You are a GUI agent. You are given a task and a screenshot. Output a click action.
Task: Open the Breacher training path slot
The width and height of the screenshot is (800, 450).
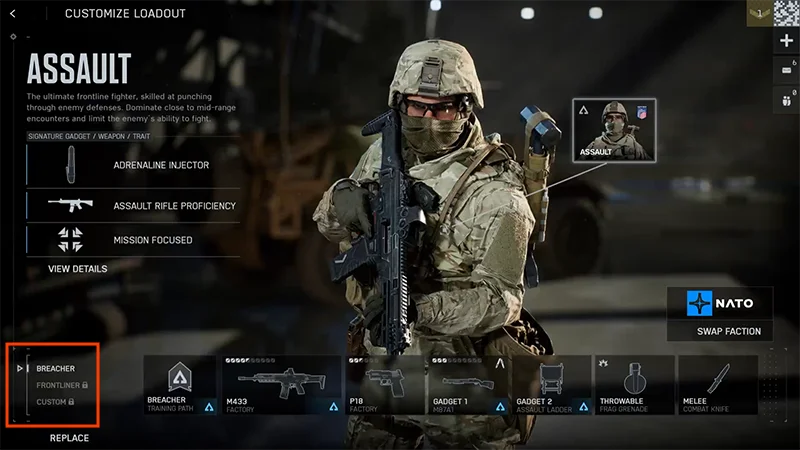[x=181, y=385]
